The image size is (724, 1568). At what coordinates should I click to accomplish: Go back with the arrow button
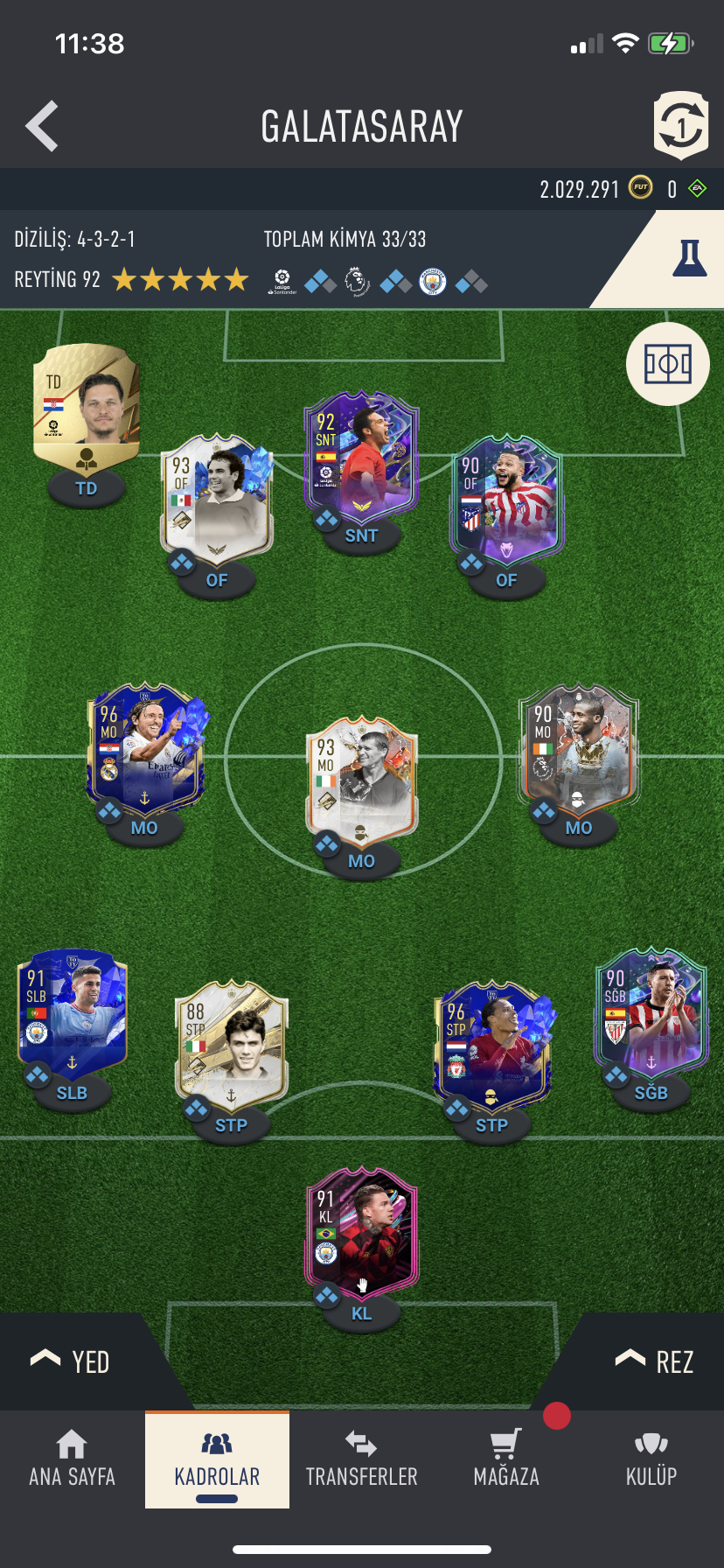[x=42, y=126]
